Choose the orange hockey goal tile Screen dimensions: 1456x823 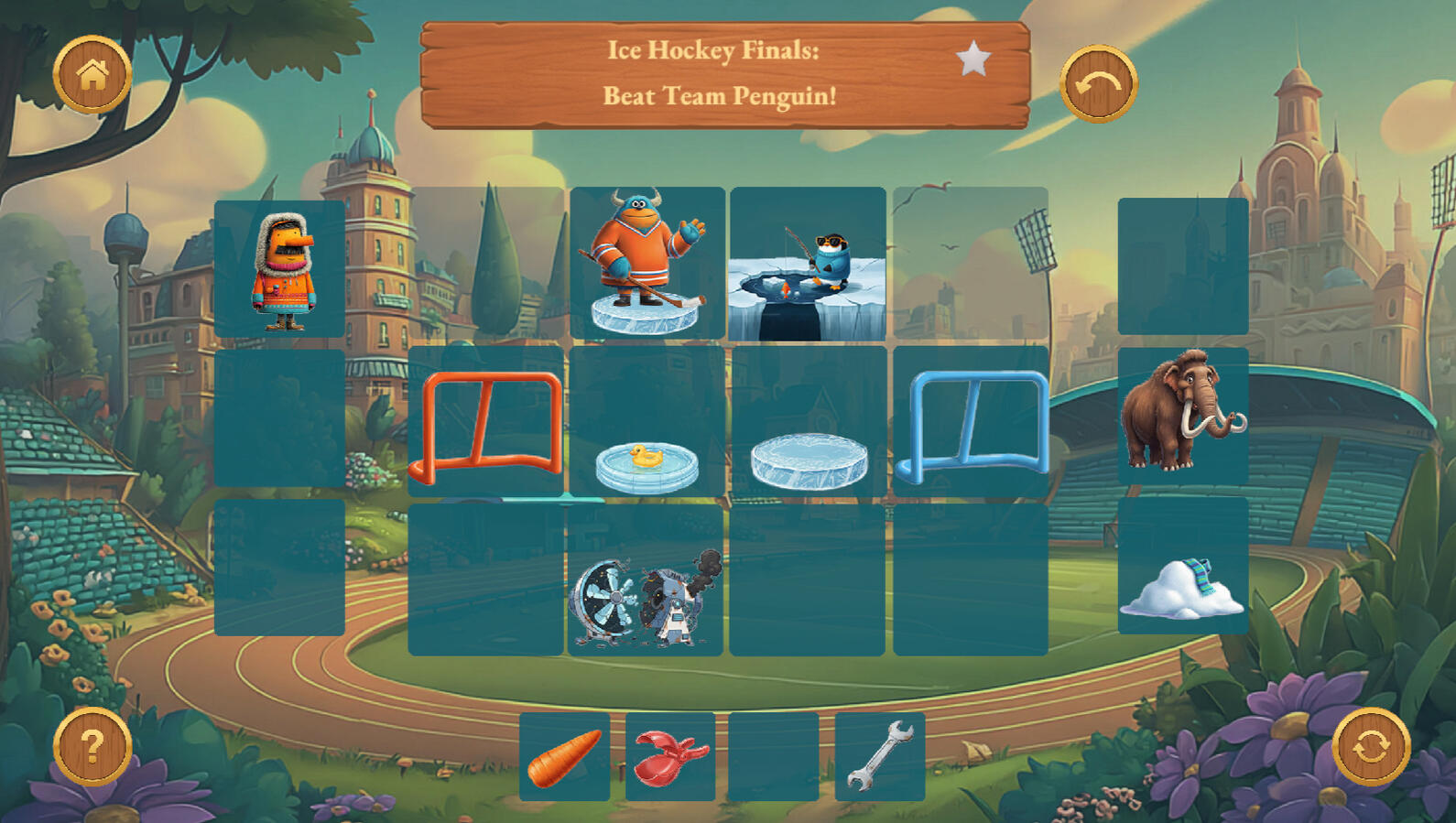pyautogui.click(x=486, y=423)
